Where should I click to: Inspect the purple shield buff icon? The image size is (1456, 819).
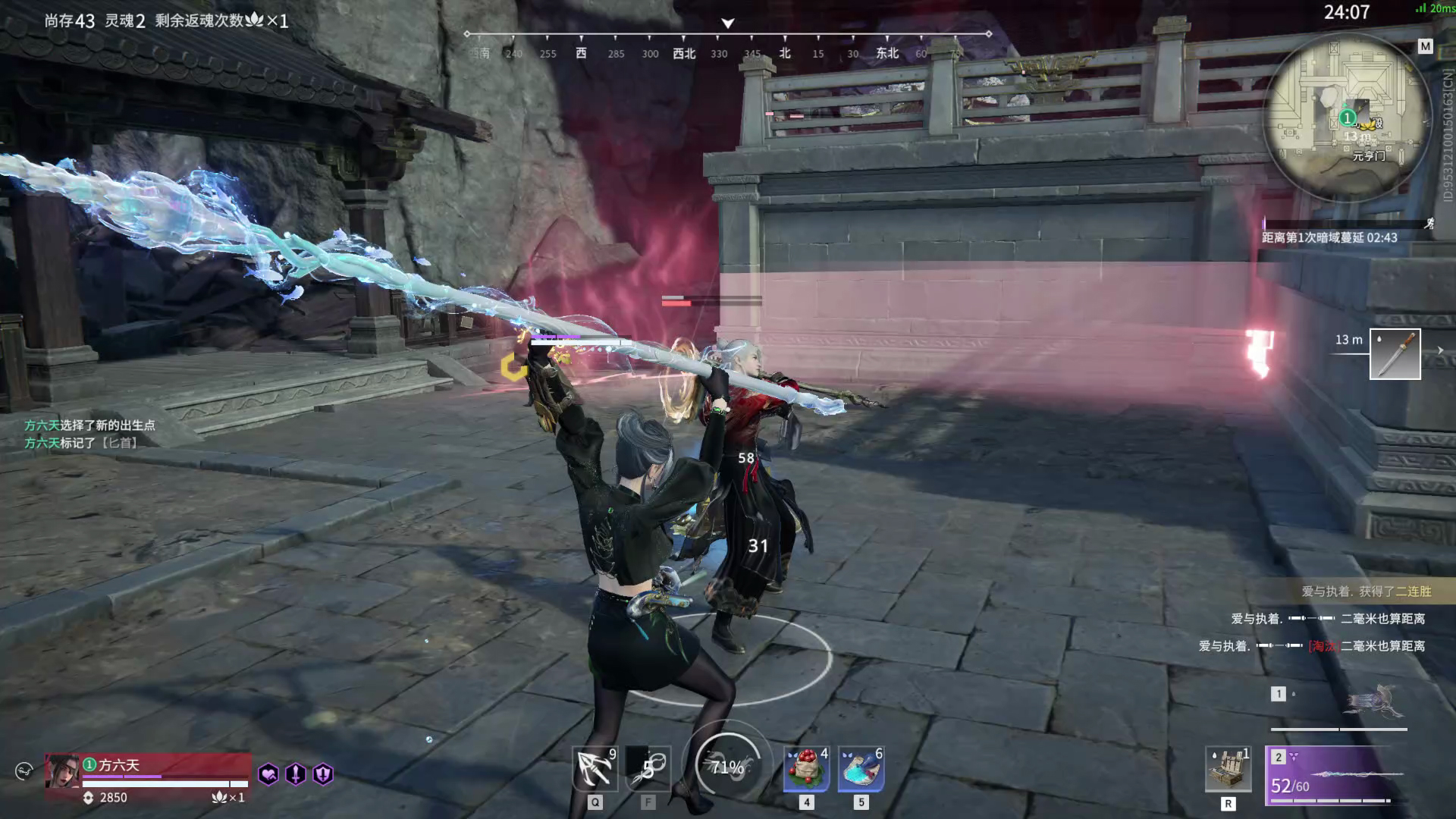tap(323, 774)
